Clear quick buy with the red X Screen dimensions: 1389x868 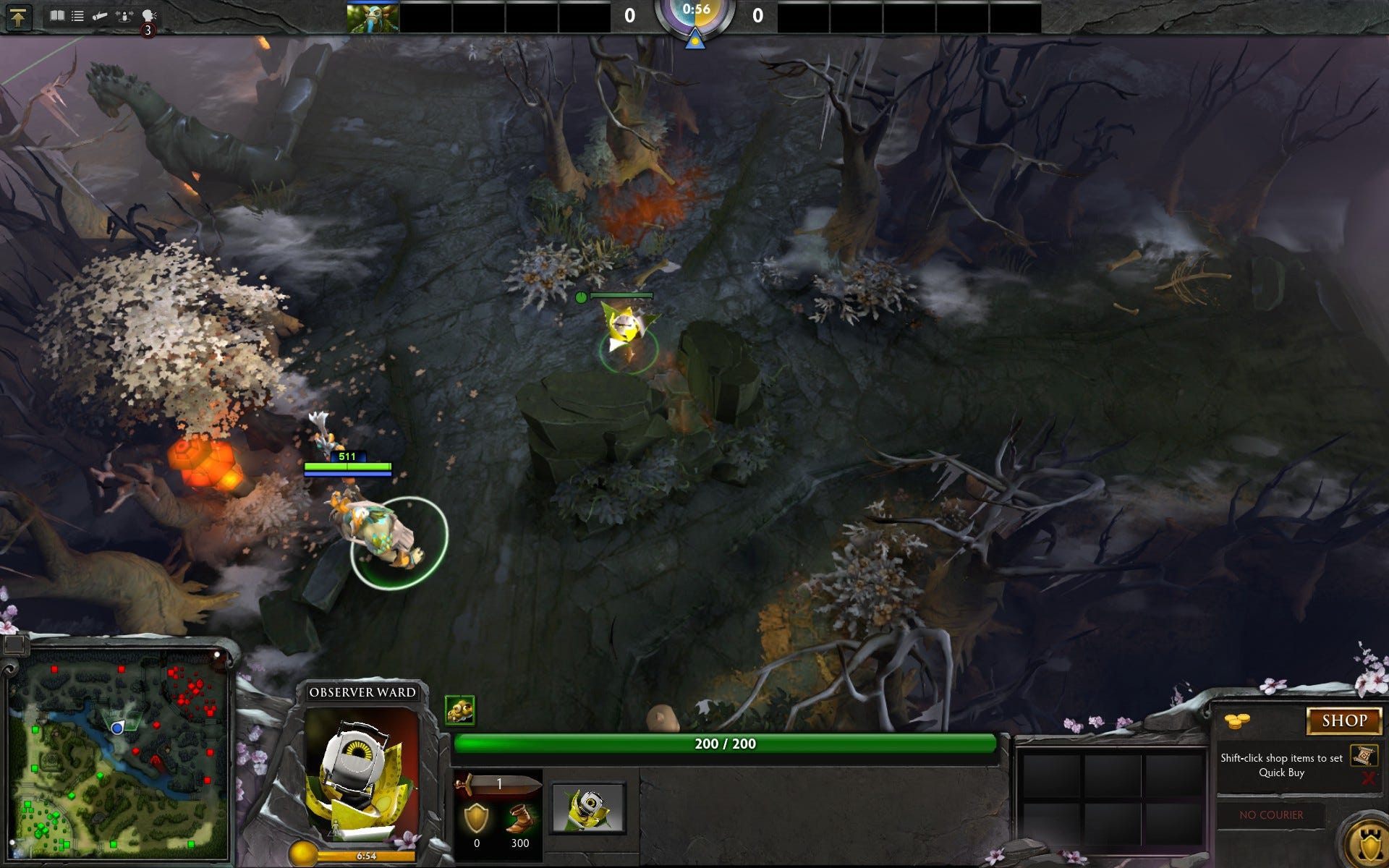coord(1367,778)
